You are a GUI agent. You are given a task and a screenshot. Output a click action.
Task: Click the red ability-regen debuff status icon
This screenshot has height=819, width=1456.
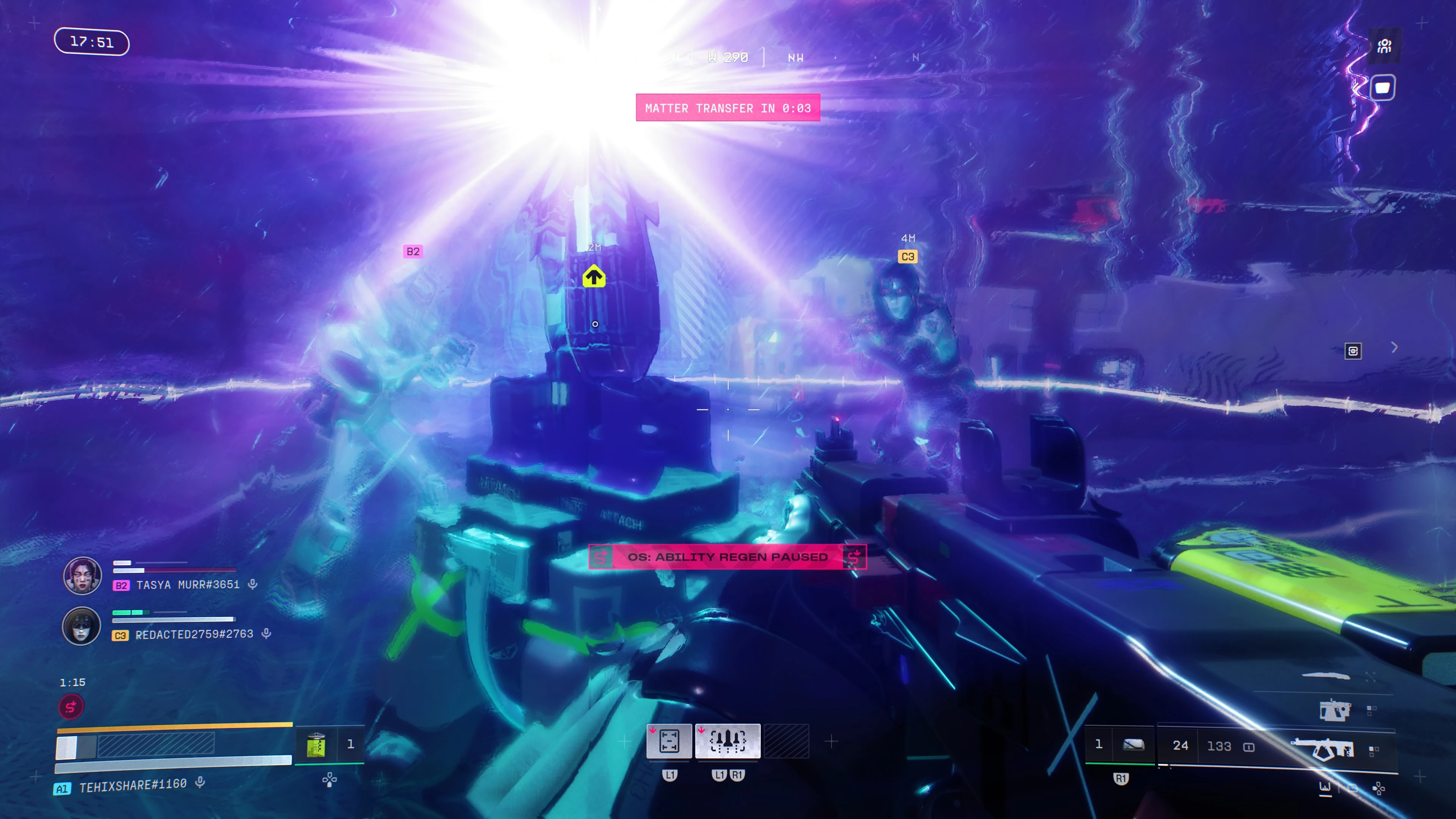71,706
